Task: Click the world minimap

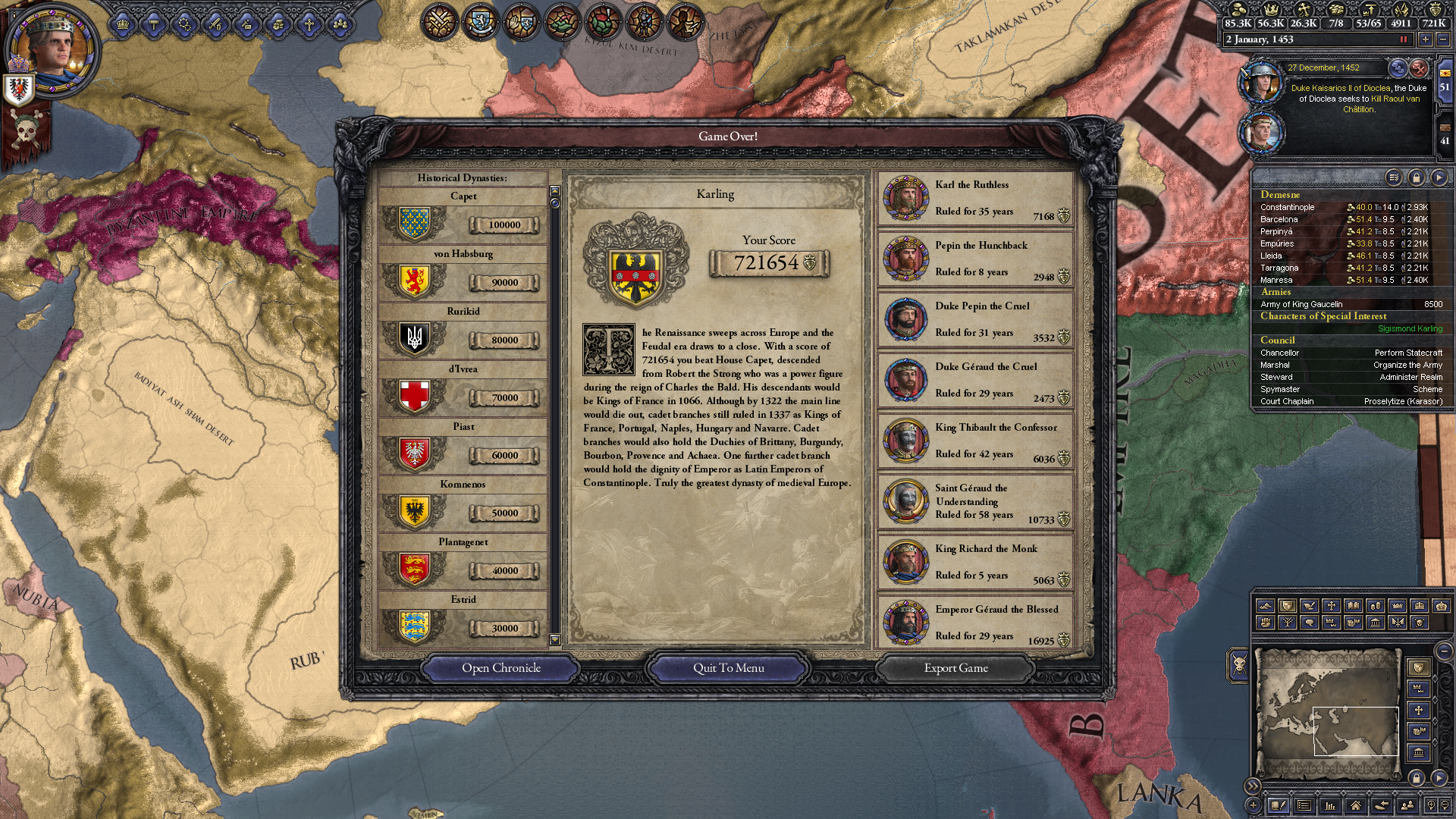Action: tap(1327, 713)
